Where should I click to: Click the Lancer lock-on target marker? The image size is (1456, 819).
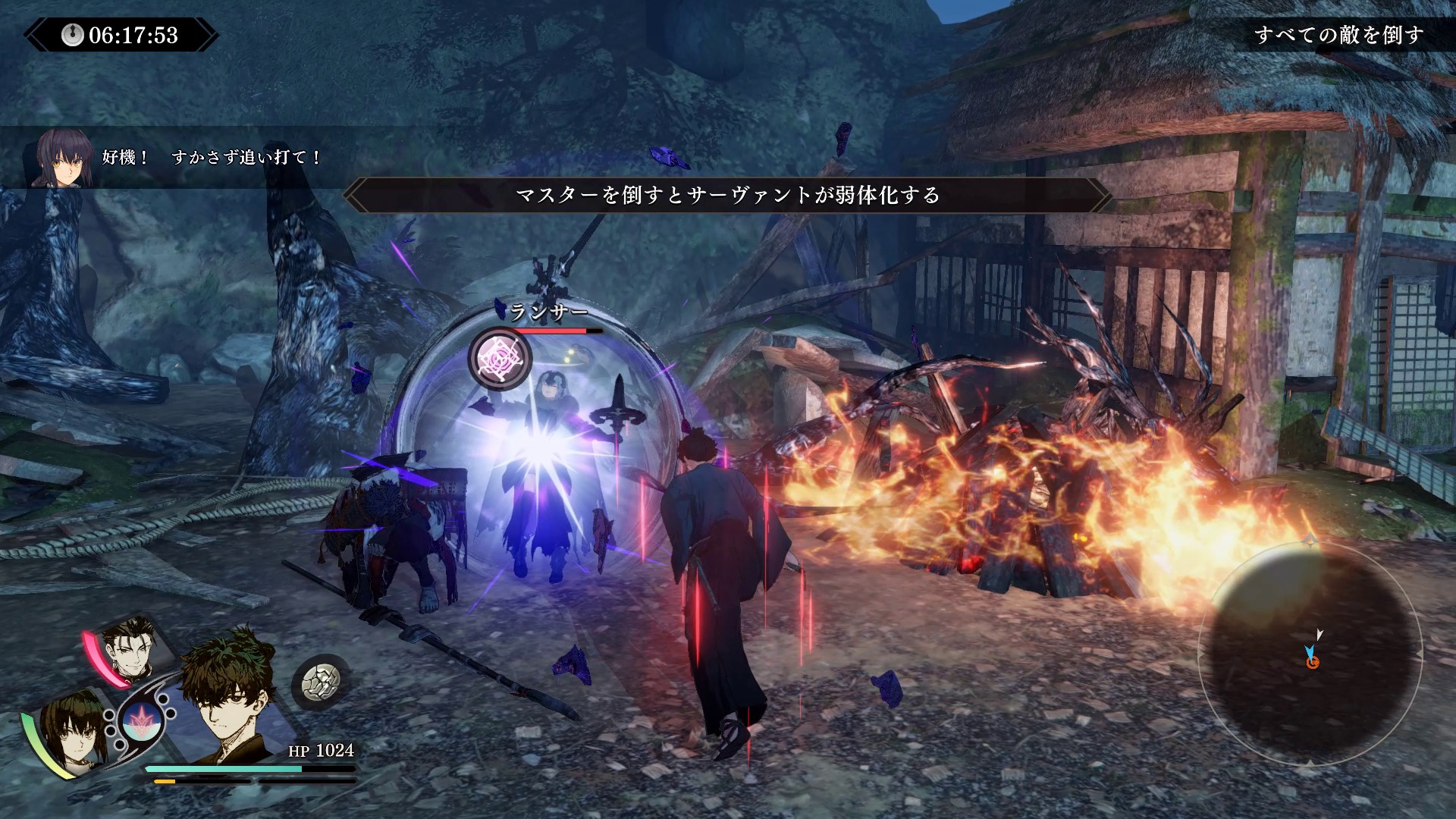500,359
